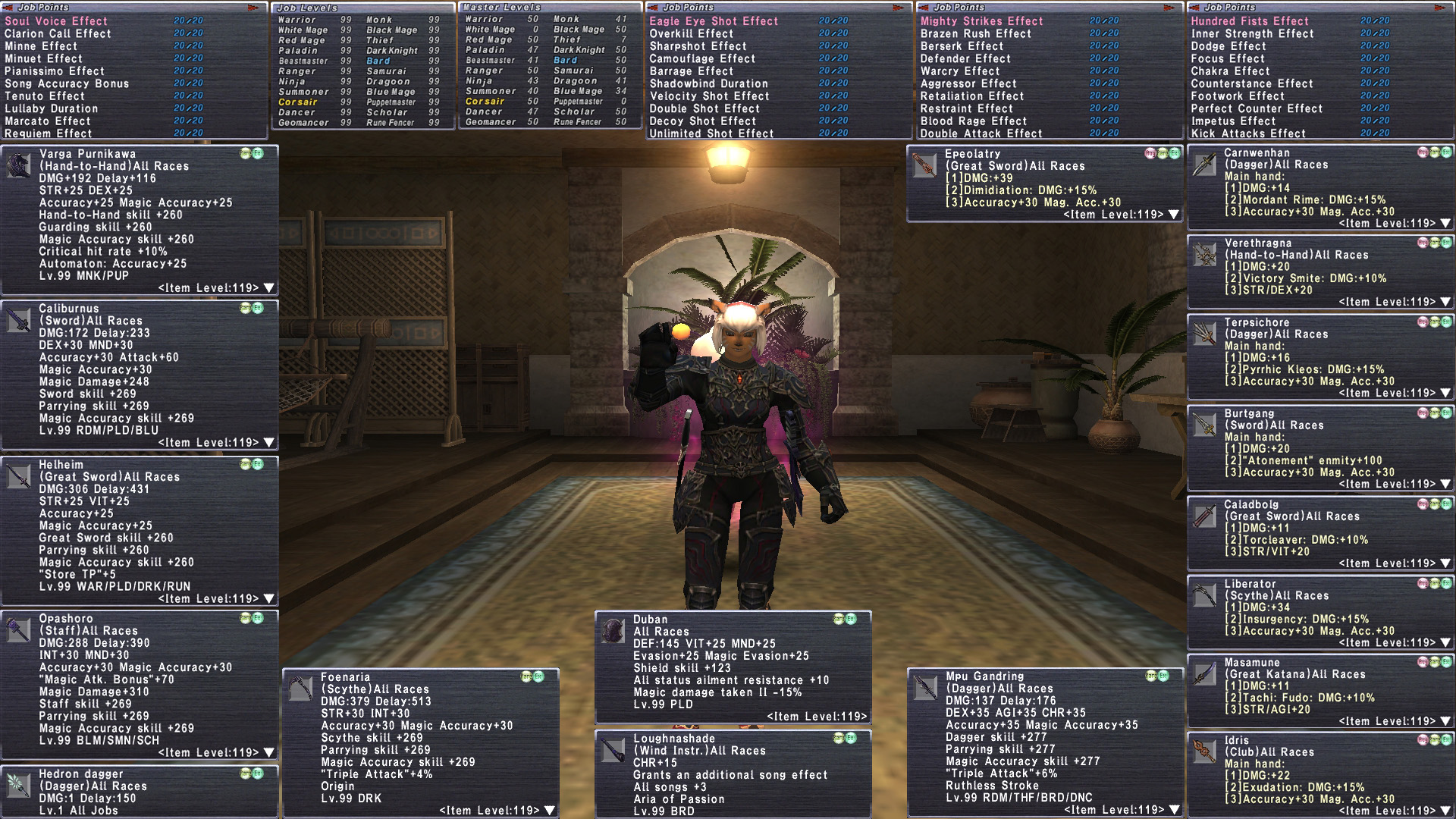Select the Foenaria scythe icon

pyautogui.click(x=301, y=689)
